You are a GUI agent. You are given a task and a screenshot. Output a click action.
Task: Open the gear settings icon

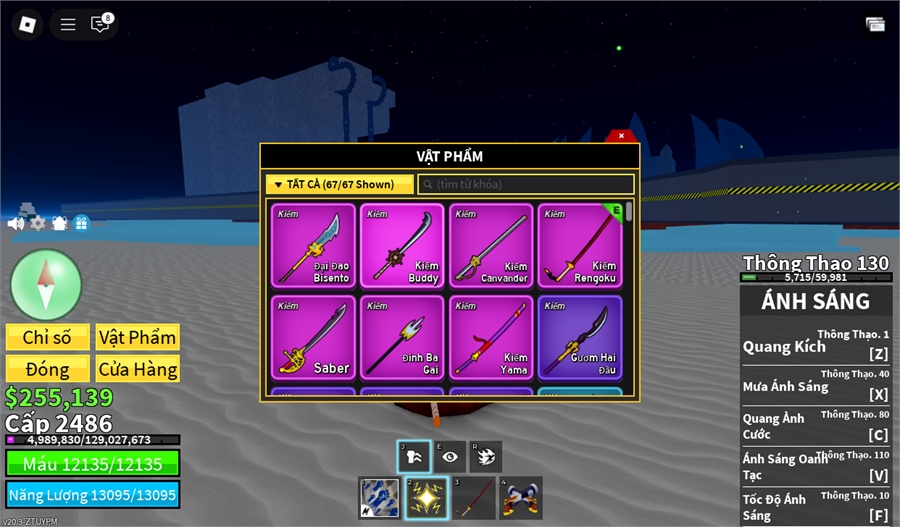point(38,223)
